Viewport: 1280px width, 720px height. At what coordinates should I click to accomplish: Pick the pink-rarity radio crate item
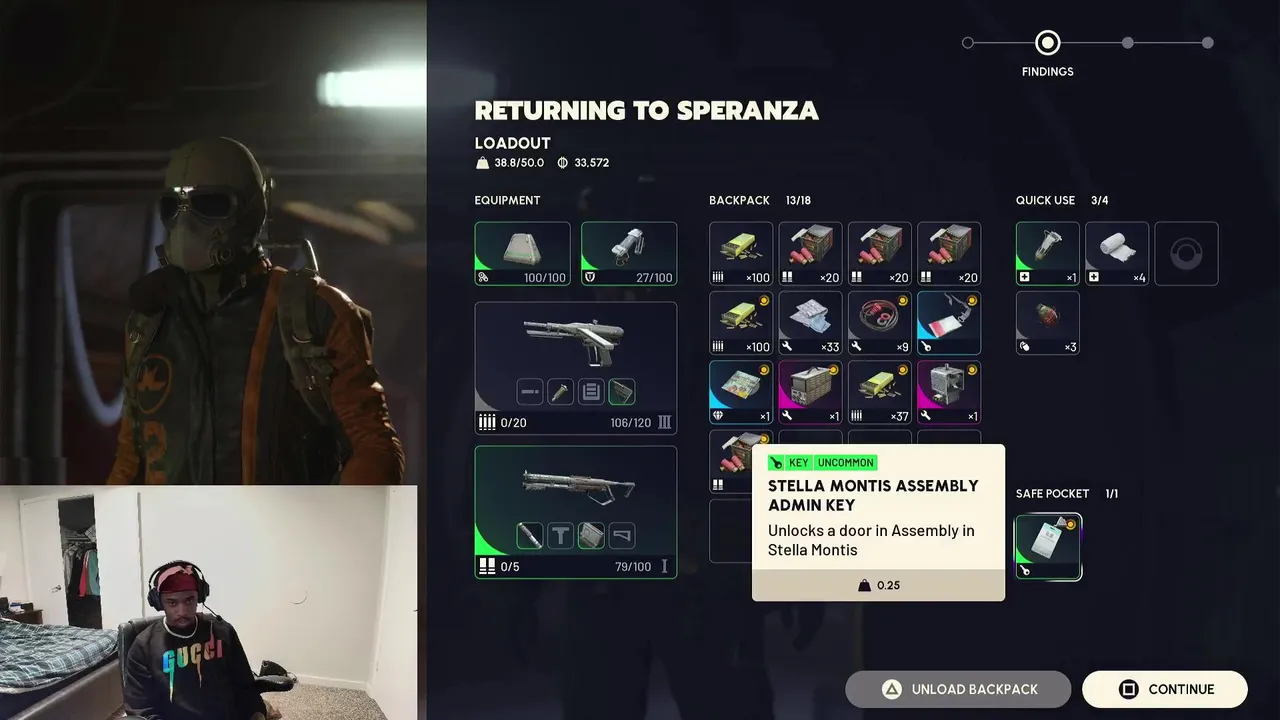tap(810, 393)
